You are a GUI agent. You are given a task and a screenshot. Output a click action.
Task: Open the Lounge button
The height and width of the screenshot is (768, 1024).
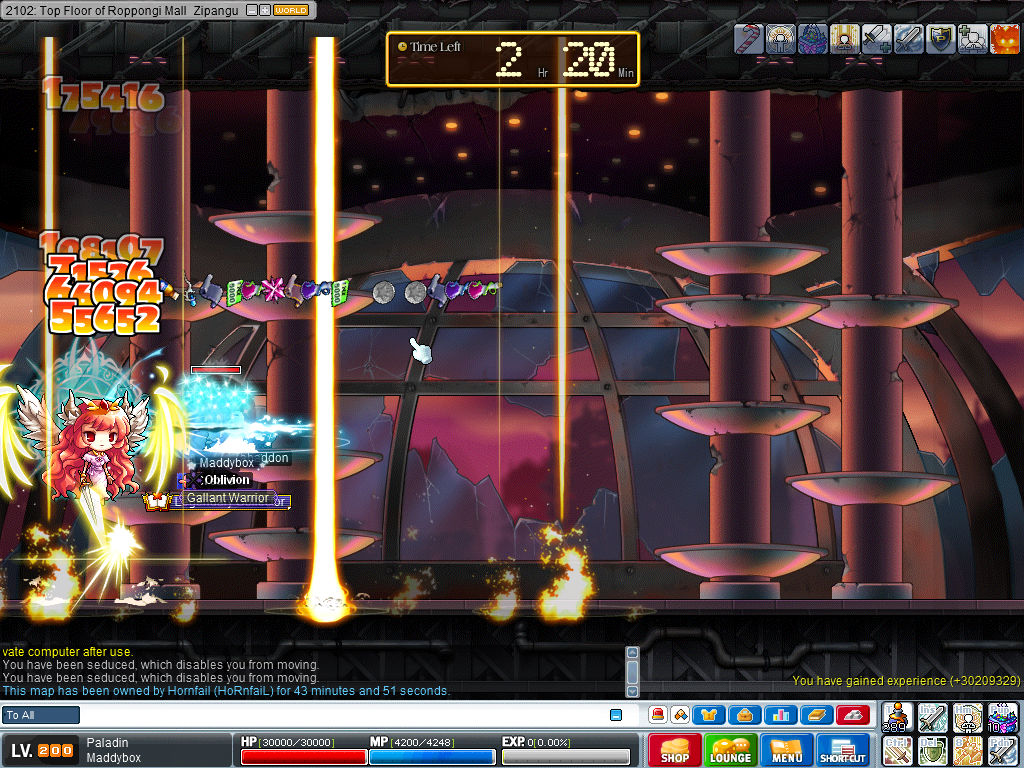[x=731, y=750]
